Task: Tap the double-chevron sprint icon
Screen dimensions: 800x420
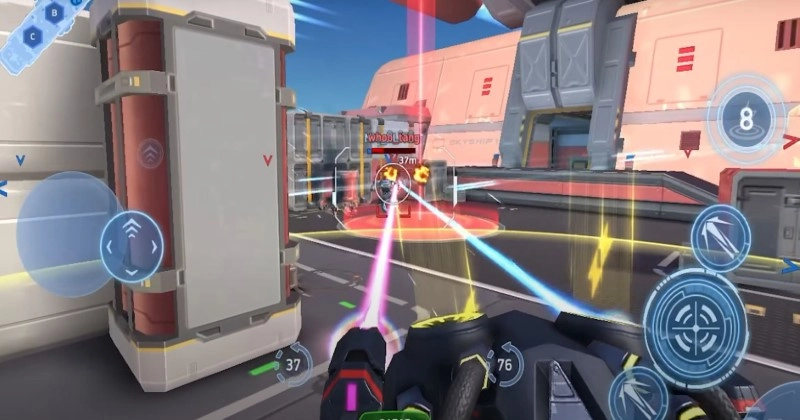Action: pyautogui.click(x=150, y=153)
